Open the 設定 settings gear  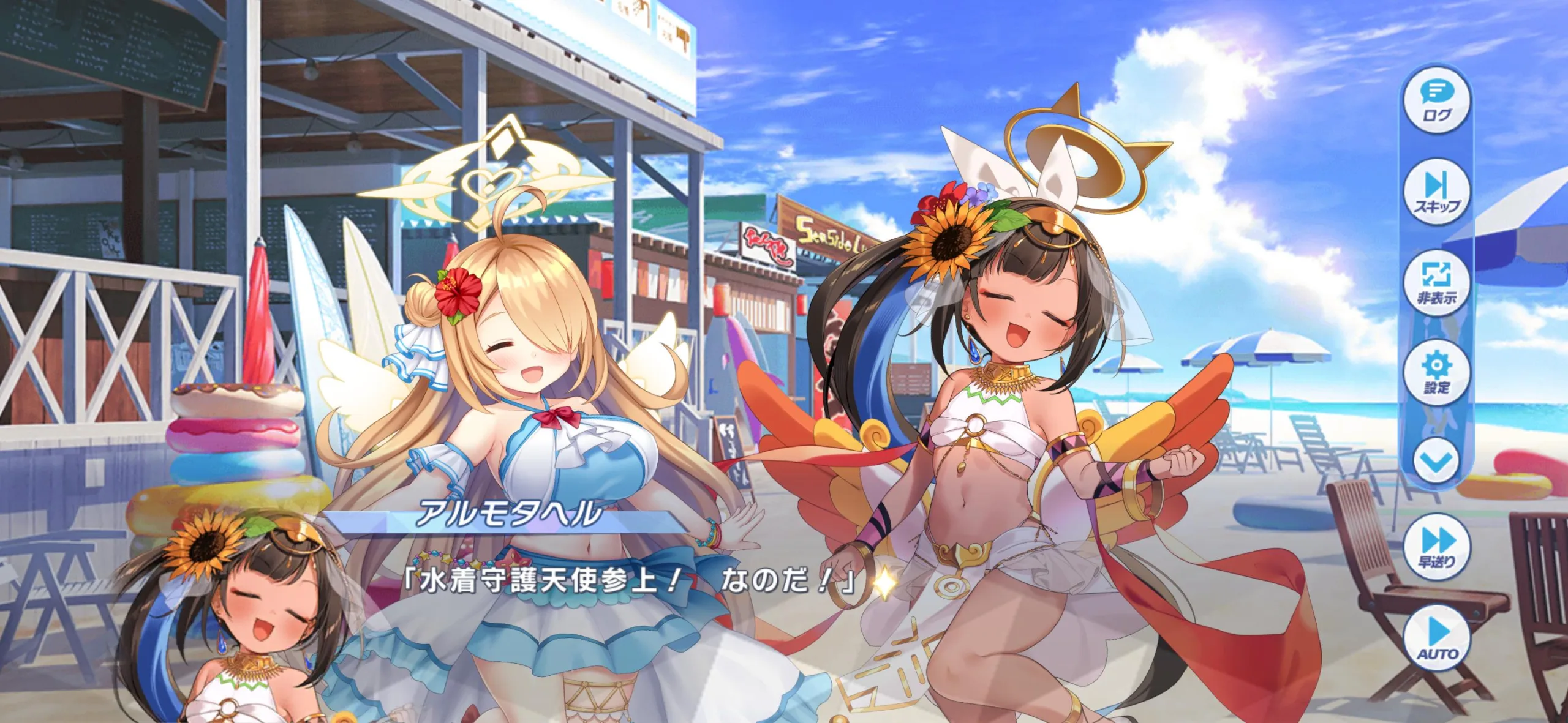(1436, 372)
